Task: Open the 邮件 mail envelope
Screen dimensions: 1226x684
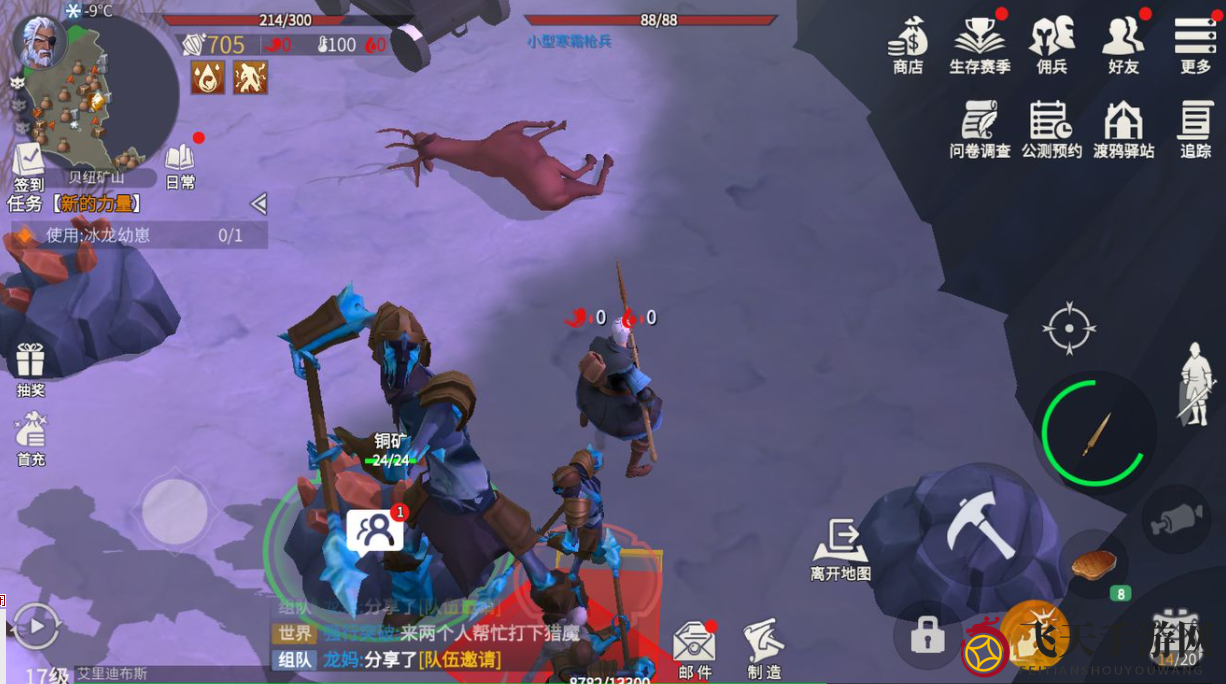Action: pos(694,648)
